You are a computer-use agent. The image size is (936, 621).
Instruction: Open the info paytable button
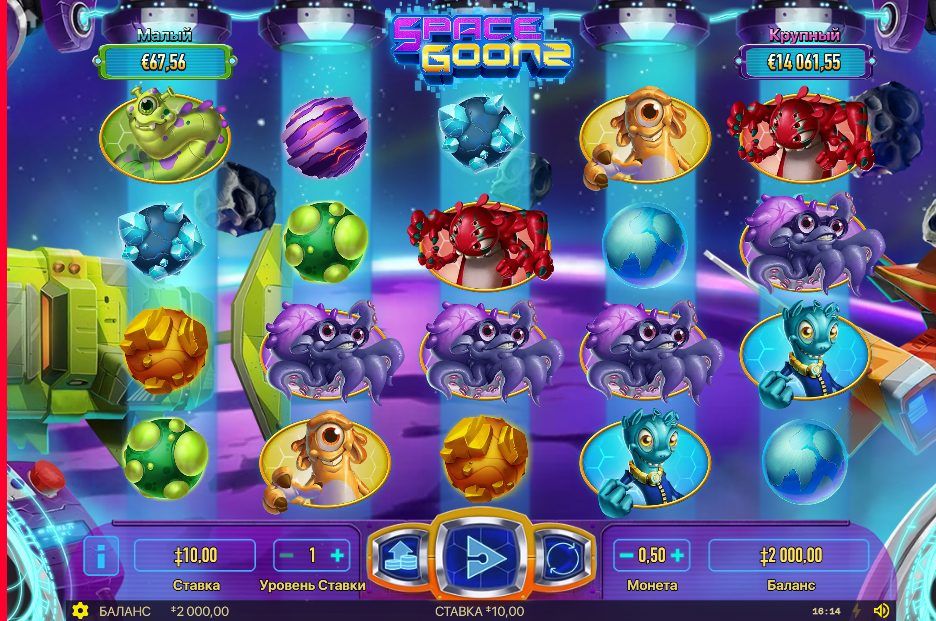100,555
